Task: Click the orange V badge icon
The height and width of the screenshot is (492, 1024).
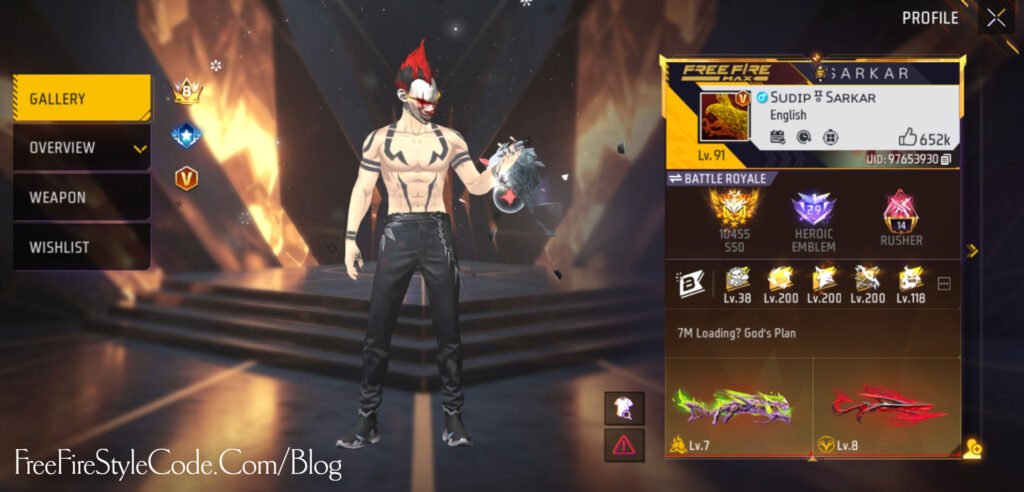Action: tap(186, 178)
